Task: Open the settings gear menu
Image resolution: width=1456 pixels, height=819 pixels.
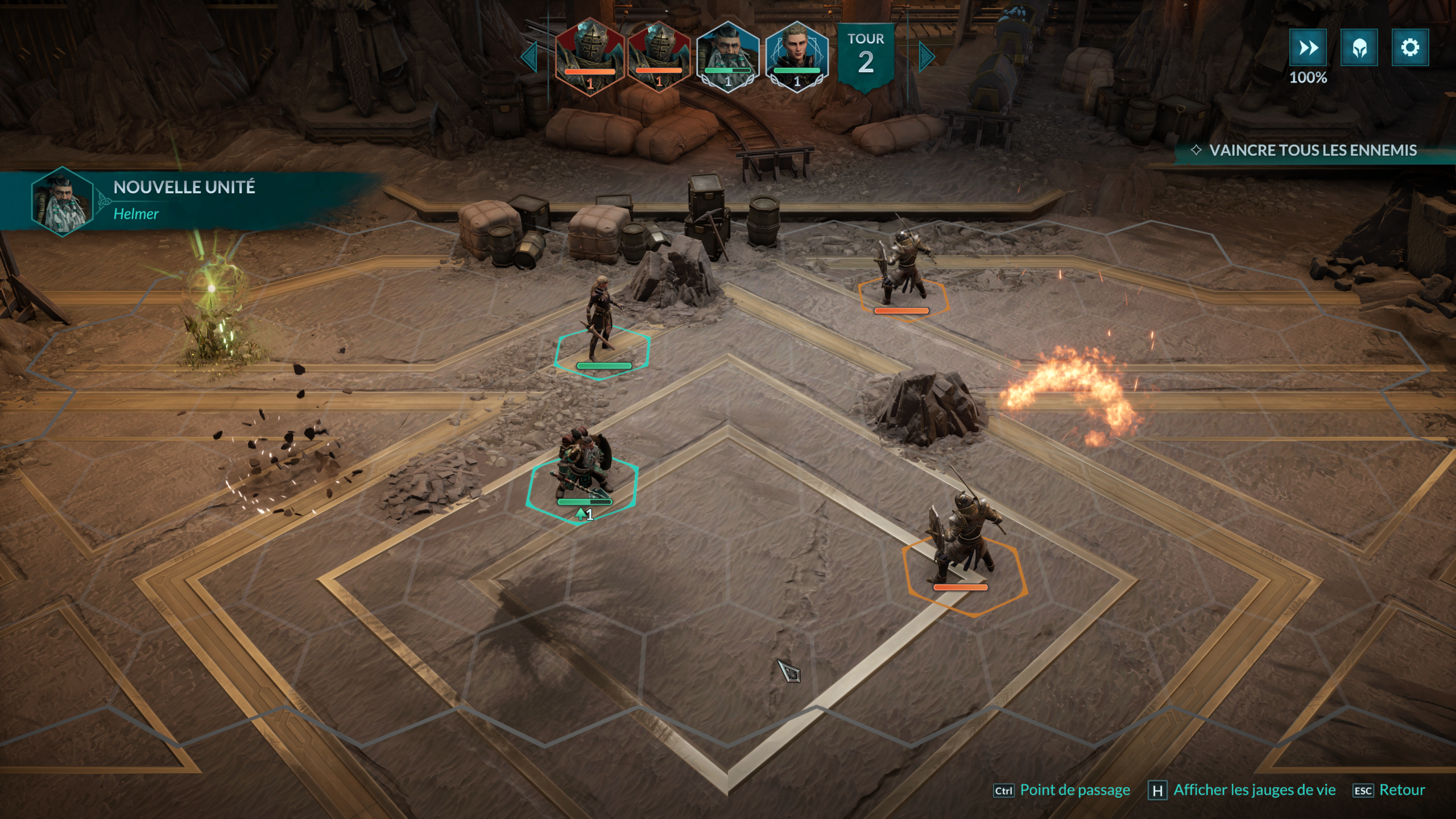Action: pyautogui.click(x=1409, y=48)
